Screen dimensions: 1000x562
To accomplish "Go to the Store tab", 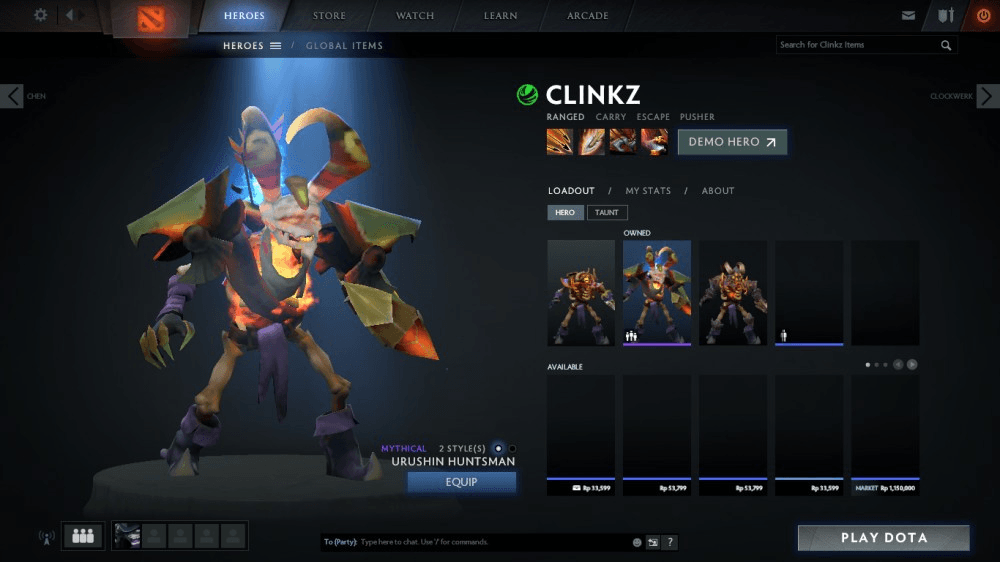I will coord(329,16).
